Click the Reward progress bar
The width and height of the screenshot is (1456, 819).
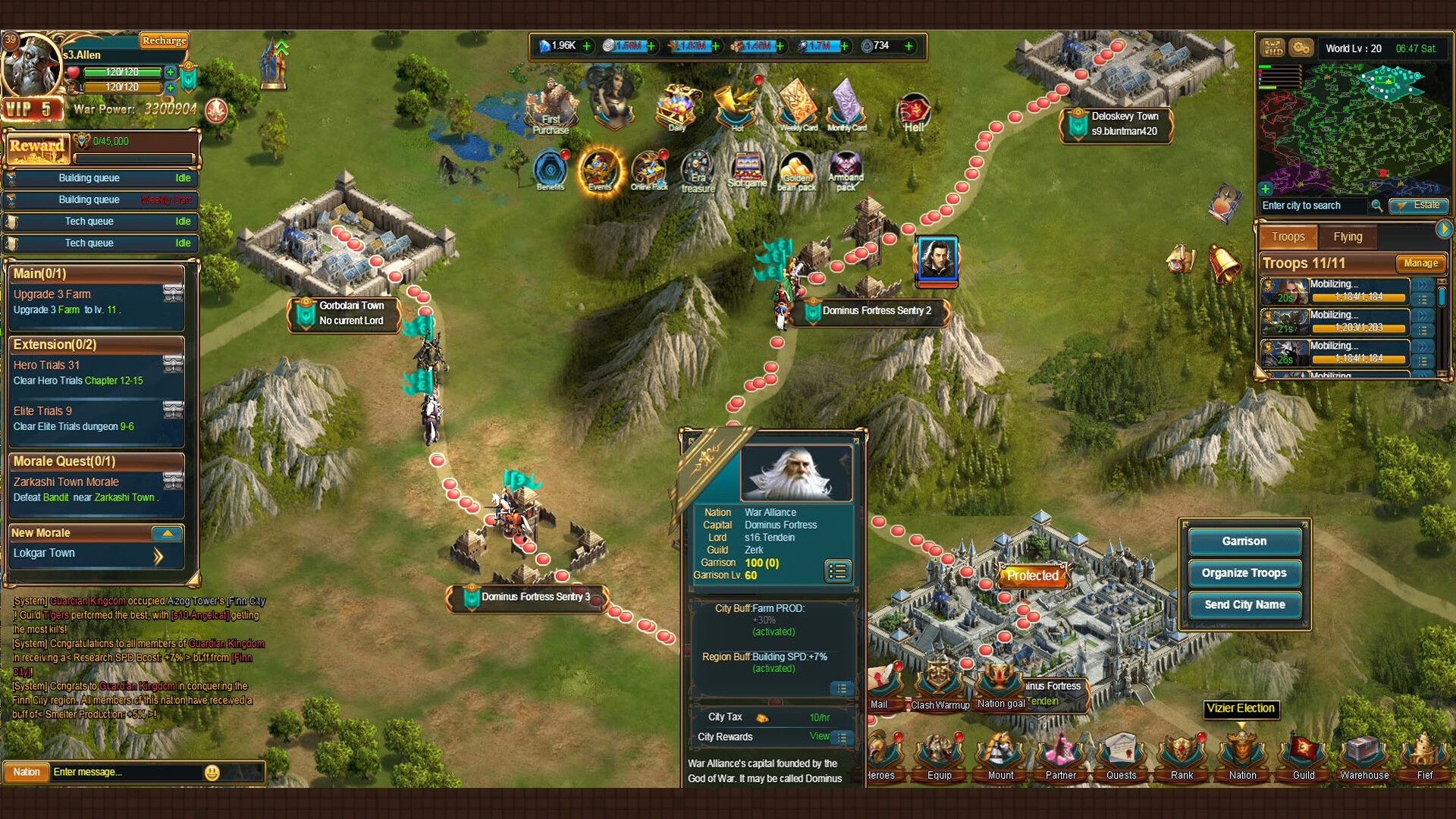pos(135,159)
